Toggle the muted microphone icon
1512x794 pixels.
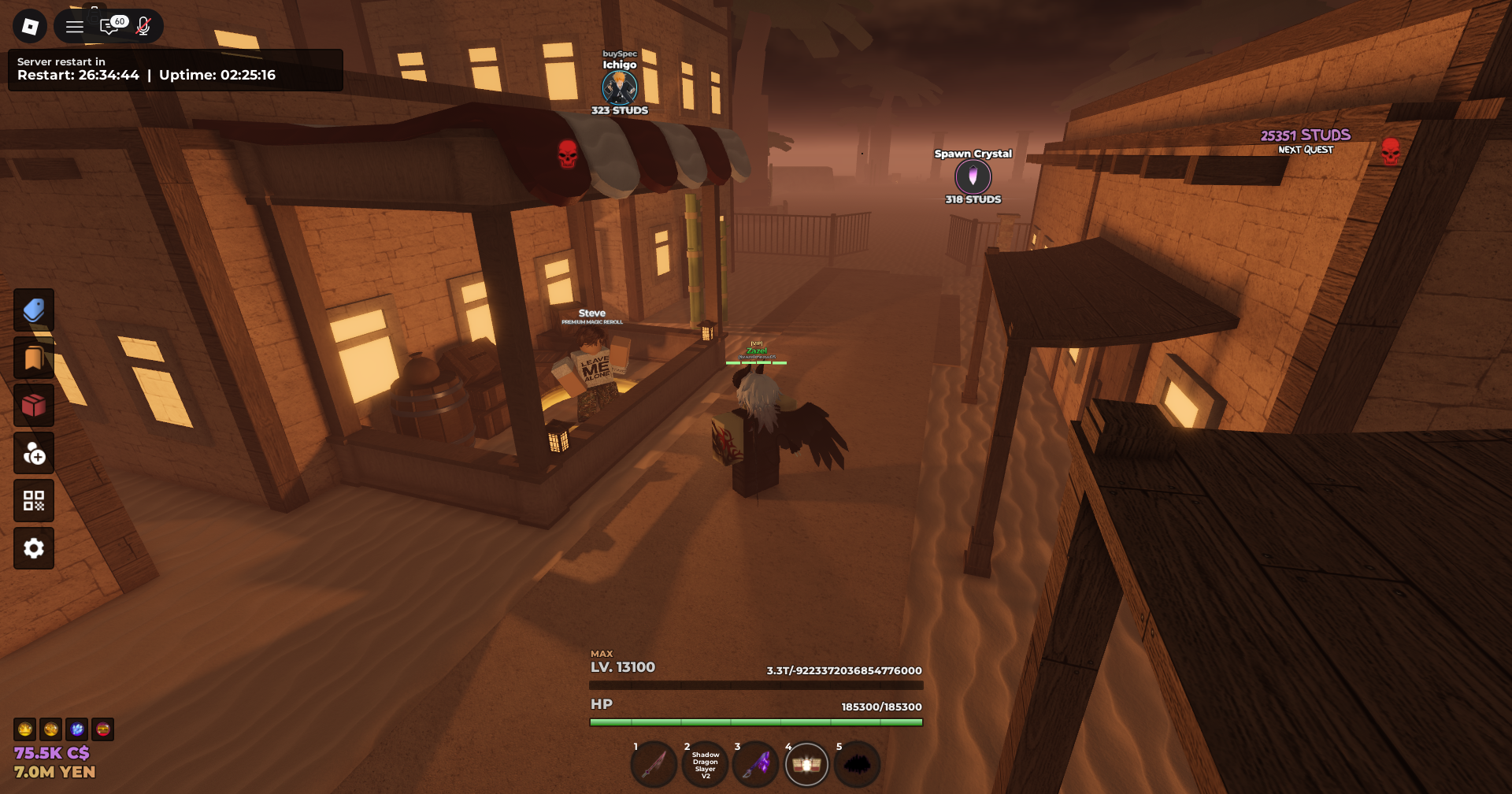[143, 27]
